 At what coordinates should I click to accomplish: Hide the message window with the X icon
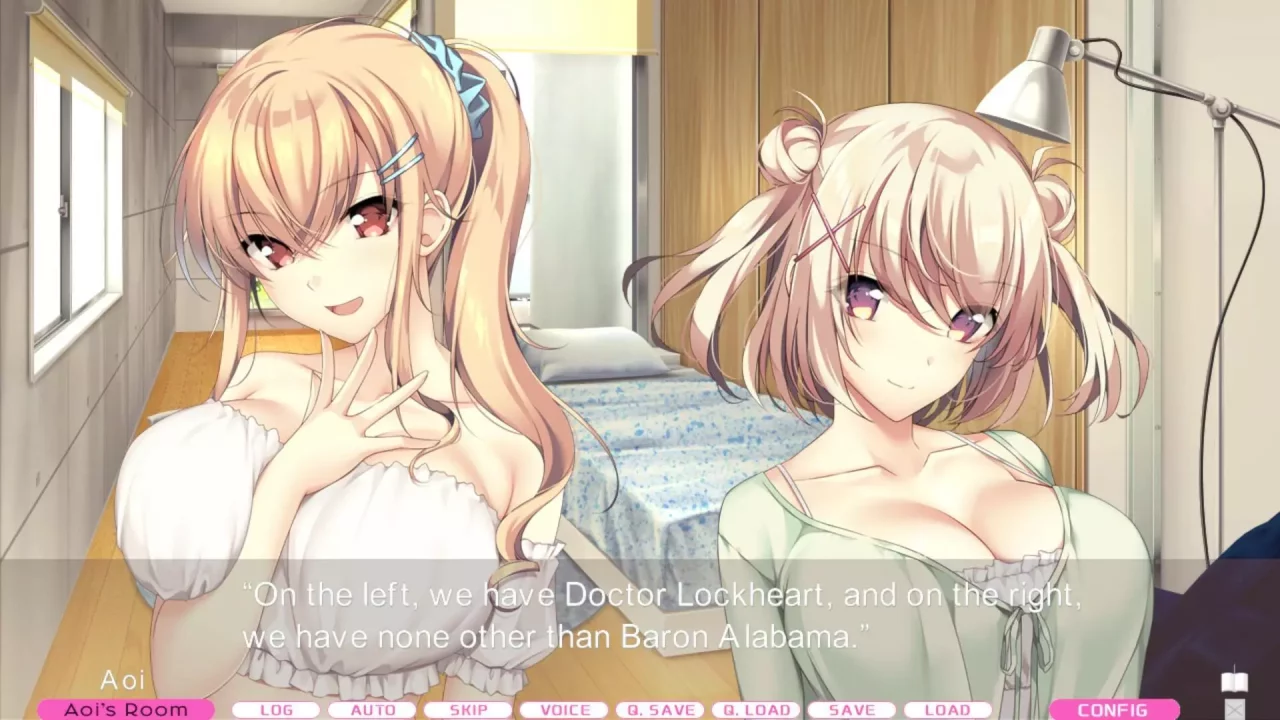(x=1234, y=710)
